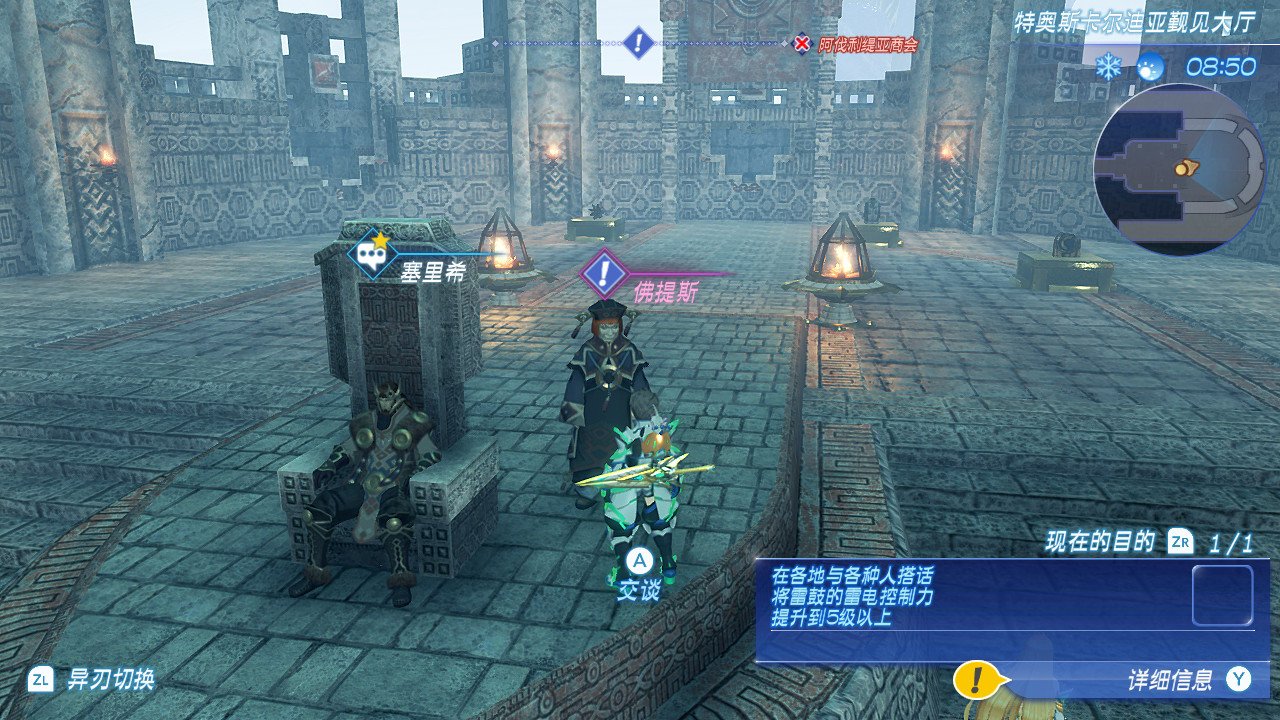Select the blue diamond quest marker on compass

point(638,43)
